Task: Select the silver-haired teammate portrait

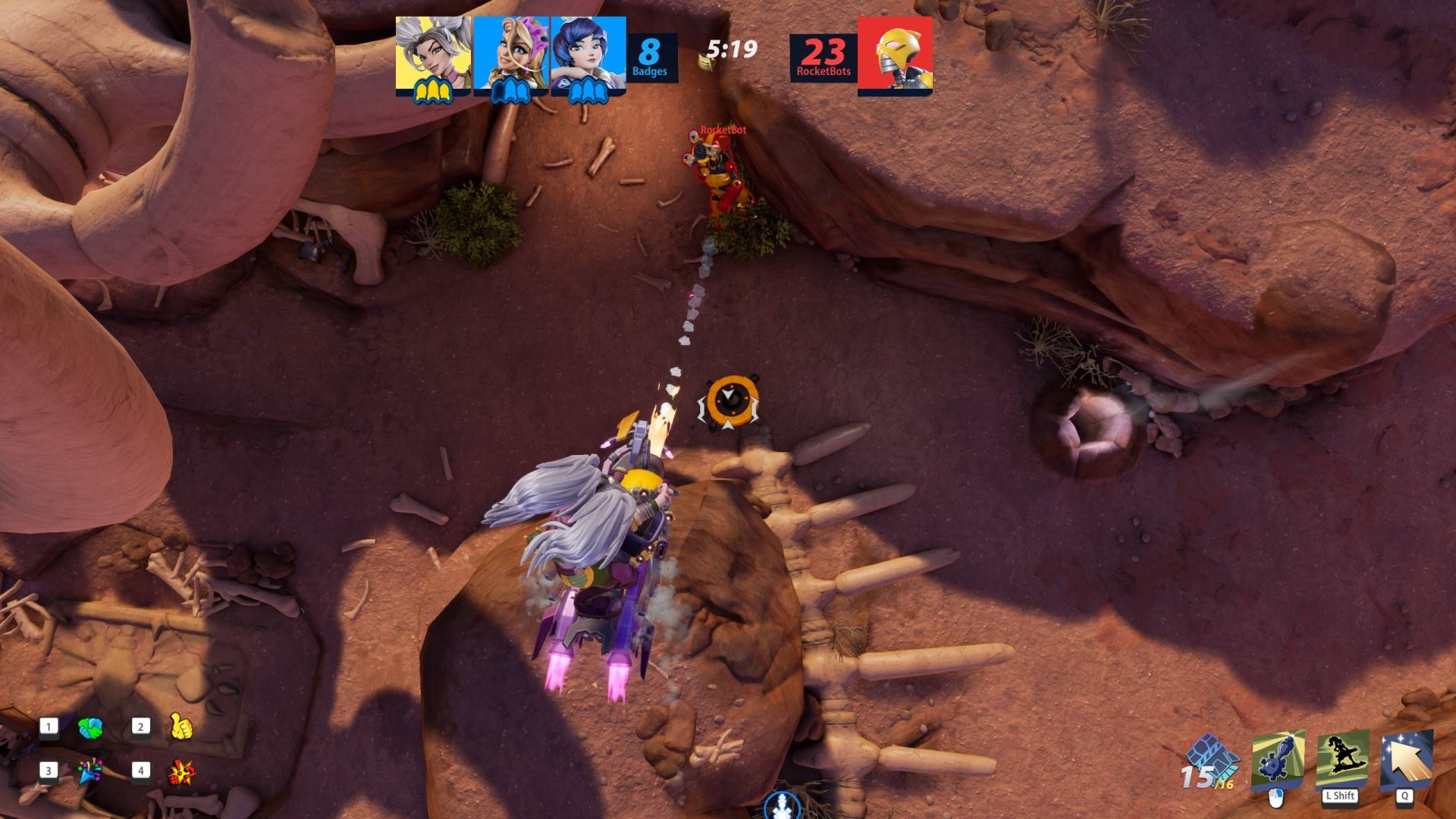Action: click(433, 53)
